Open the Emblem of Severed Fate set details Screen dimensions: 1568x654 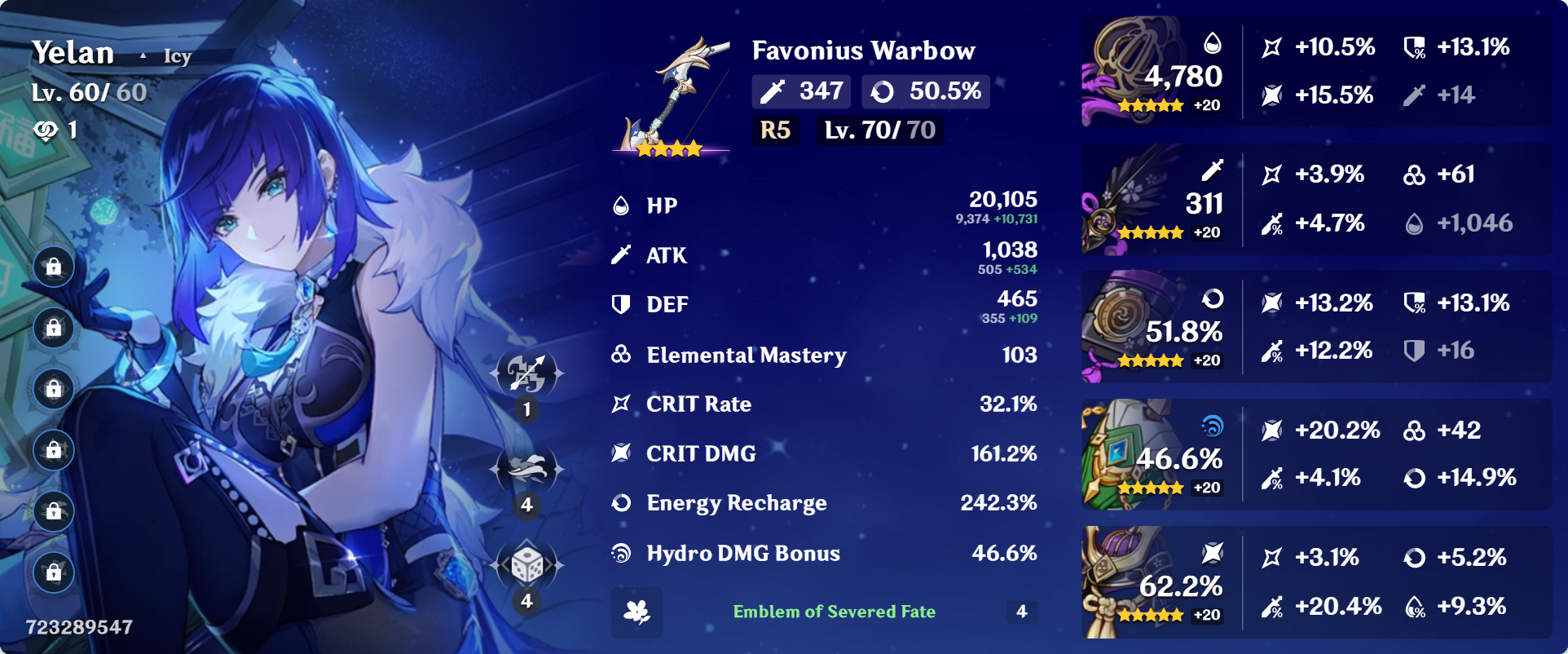point(833,612)
